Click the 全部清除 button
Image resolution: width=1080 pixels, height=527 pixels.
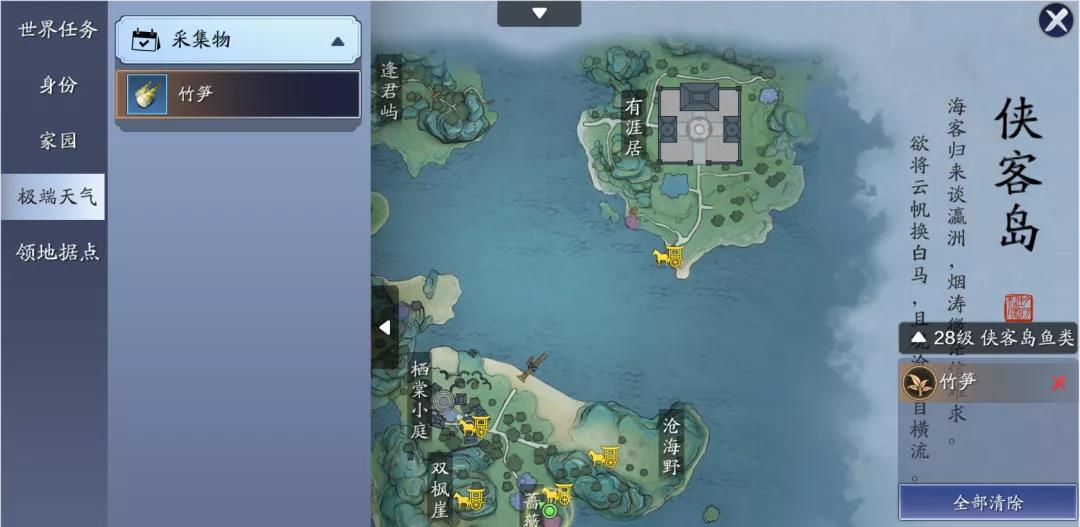(987, 502)
